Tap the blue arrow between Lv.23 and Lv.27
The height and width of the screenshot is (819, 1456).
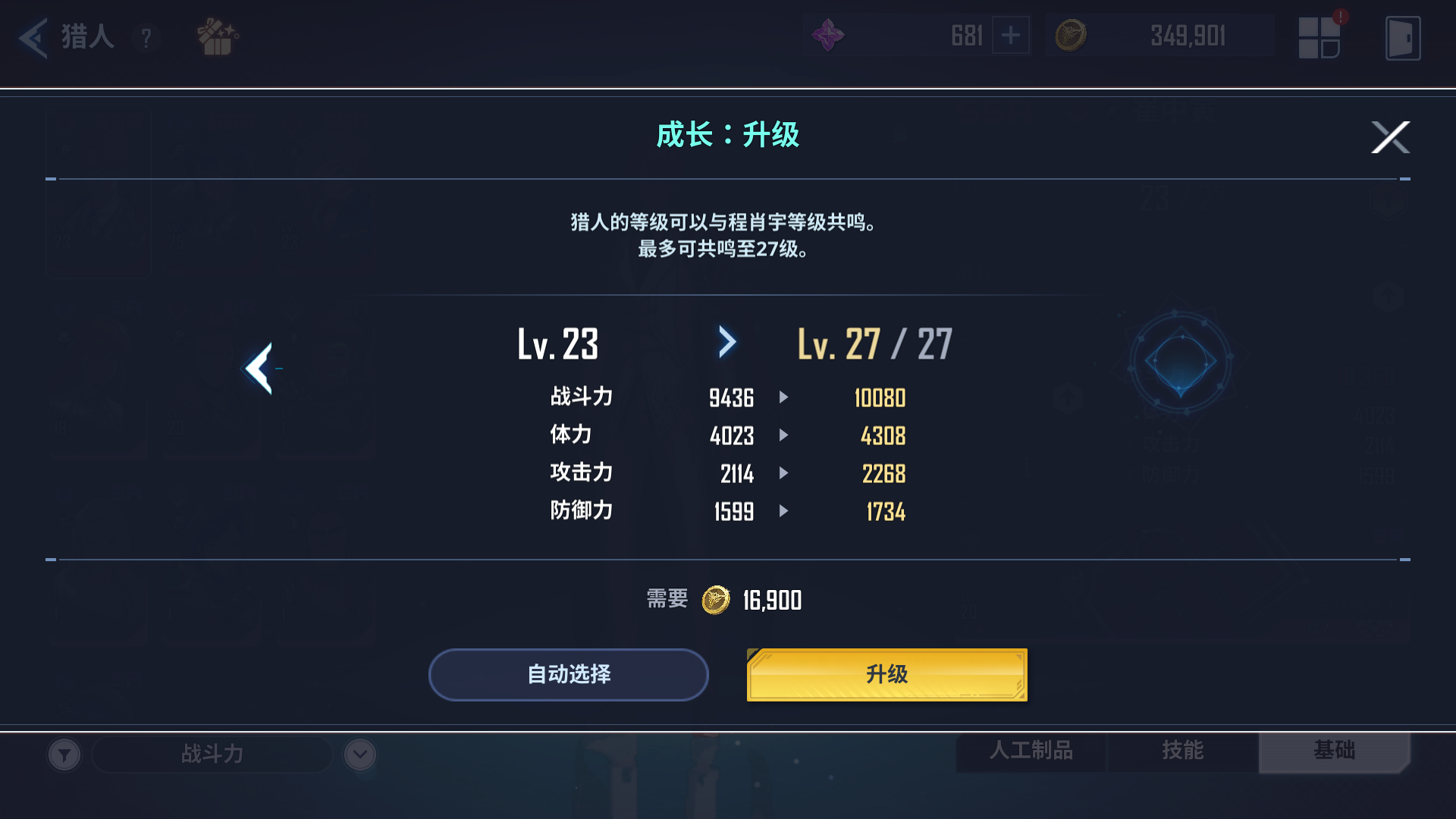727,342
